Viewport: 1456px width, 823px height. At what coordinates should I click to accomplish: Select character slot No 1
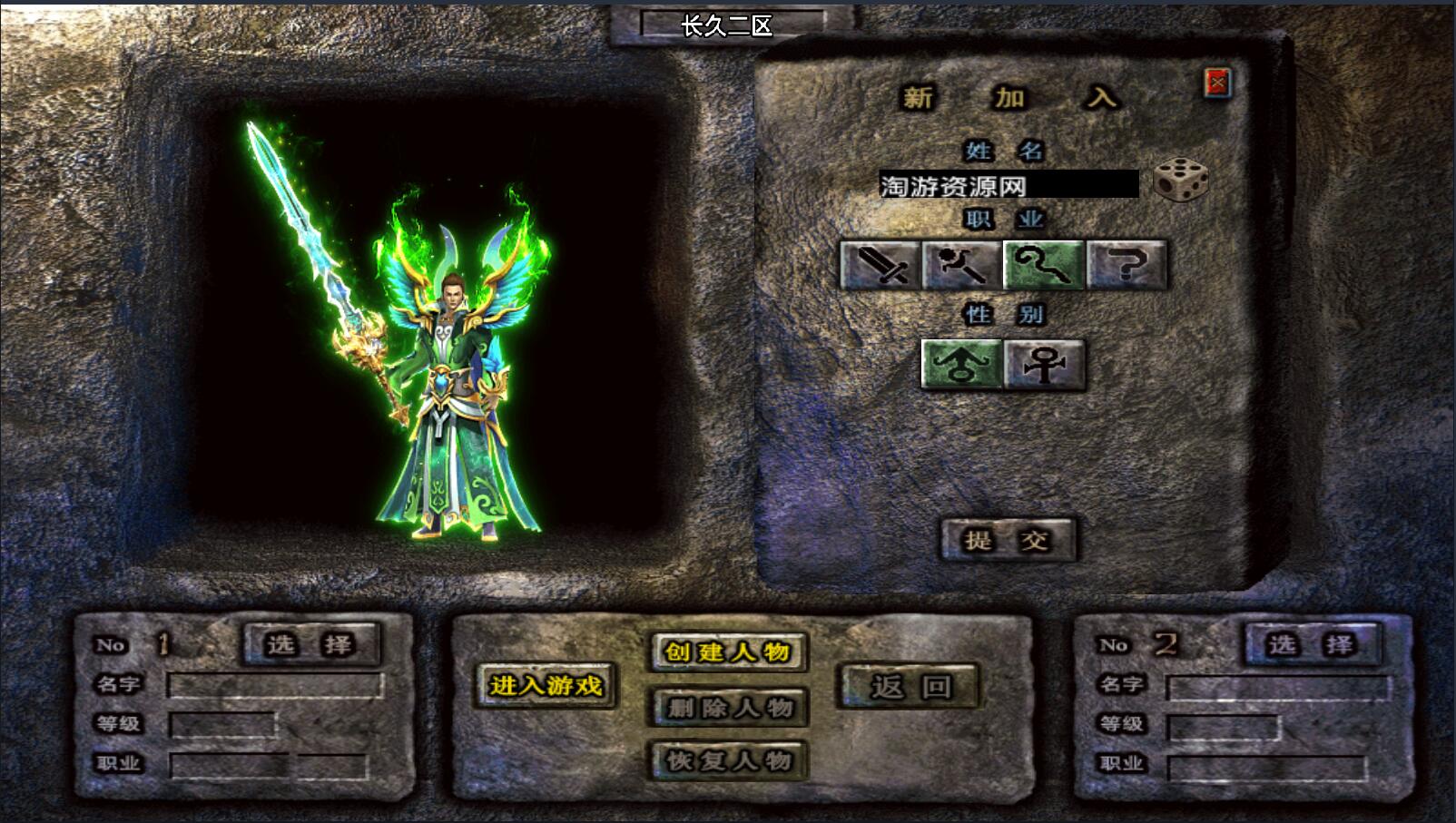coord(310,644)
